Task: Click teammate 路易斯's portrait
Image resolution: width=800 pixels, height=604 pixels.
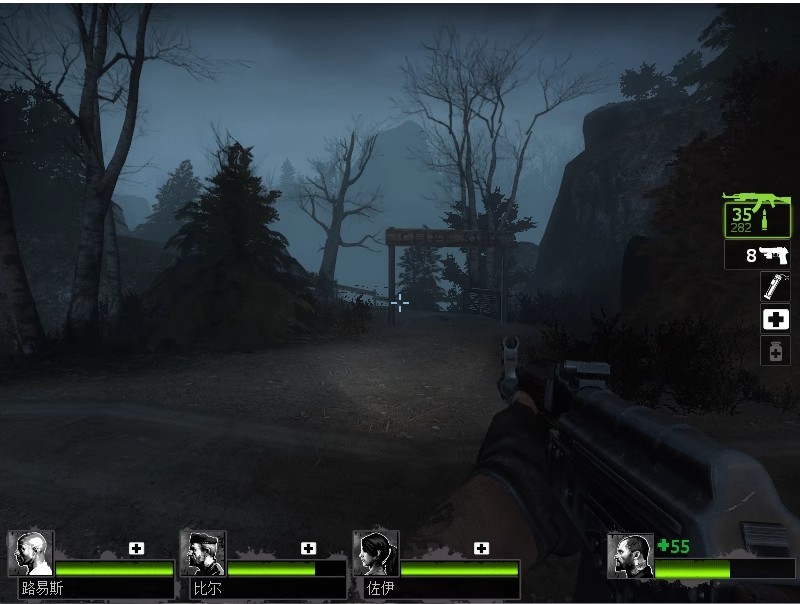Action: 31,553
